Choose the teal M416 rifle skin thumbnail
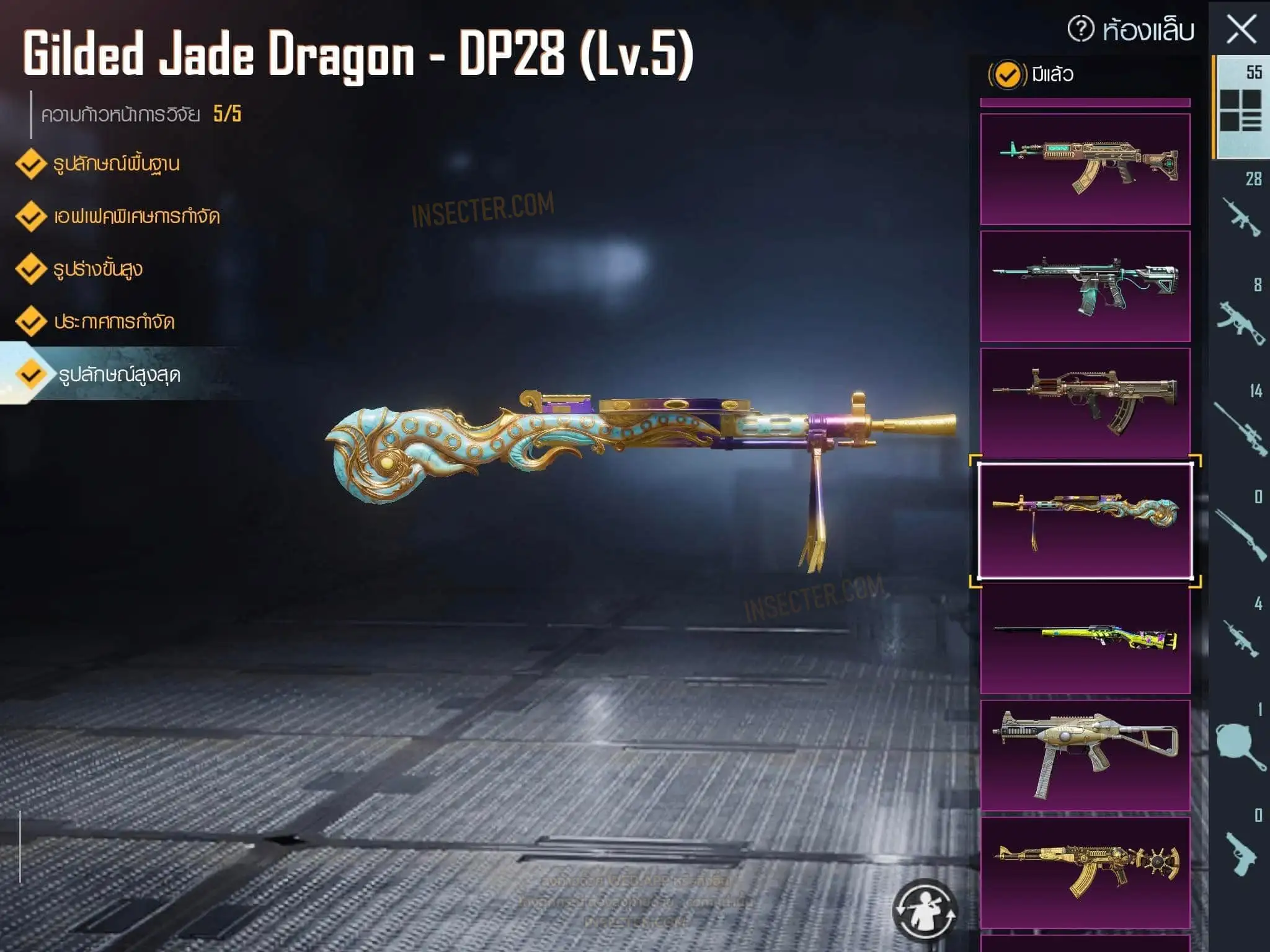 click(1085, 286)
